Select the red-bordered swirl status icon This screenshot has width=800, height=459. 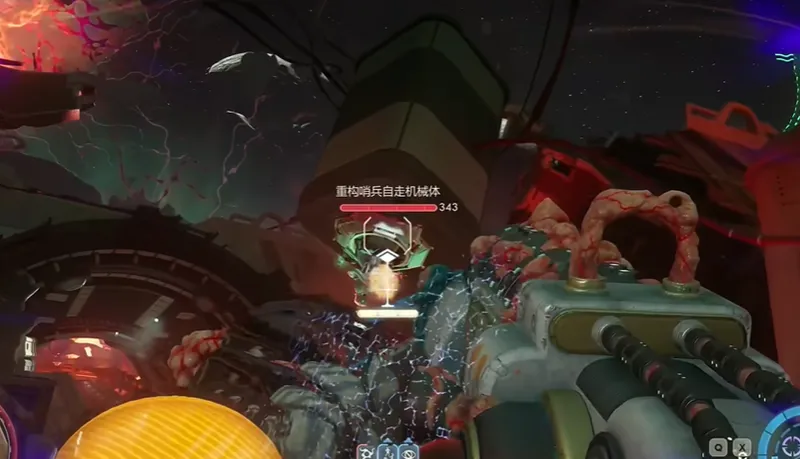pos(365,451)
